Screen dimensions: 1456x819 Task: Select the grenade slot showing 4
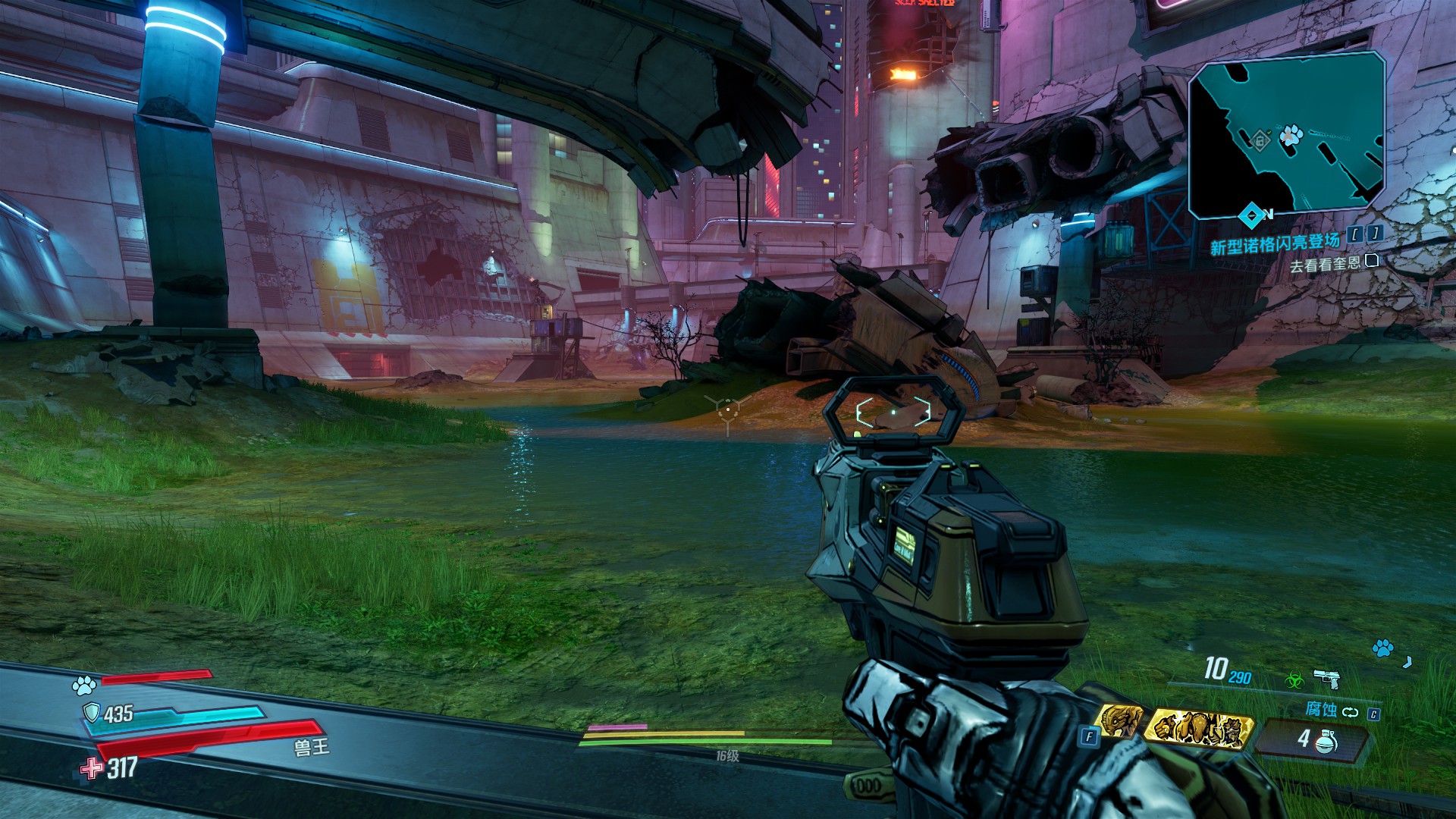coord(1314,739)
